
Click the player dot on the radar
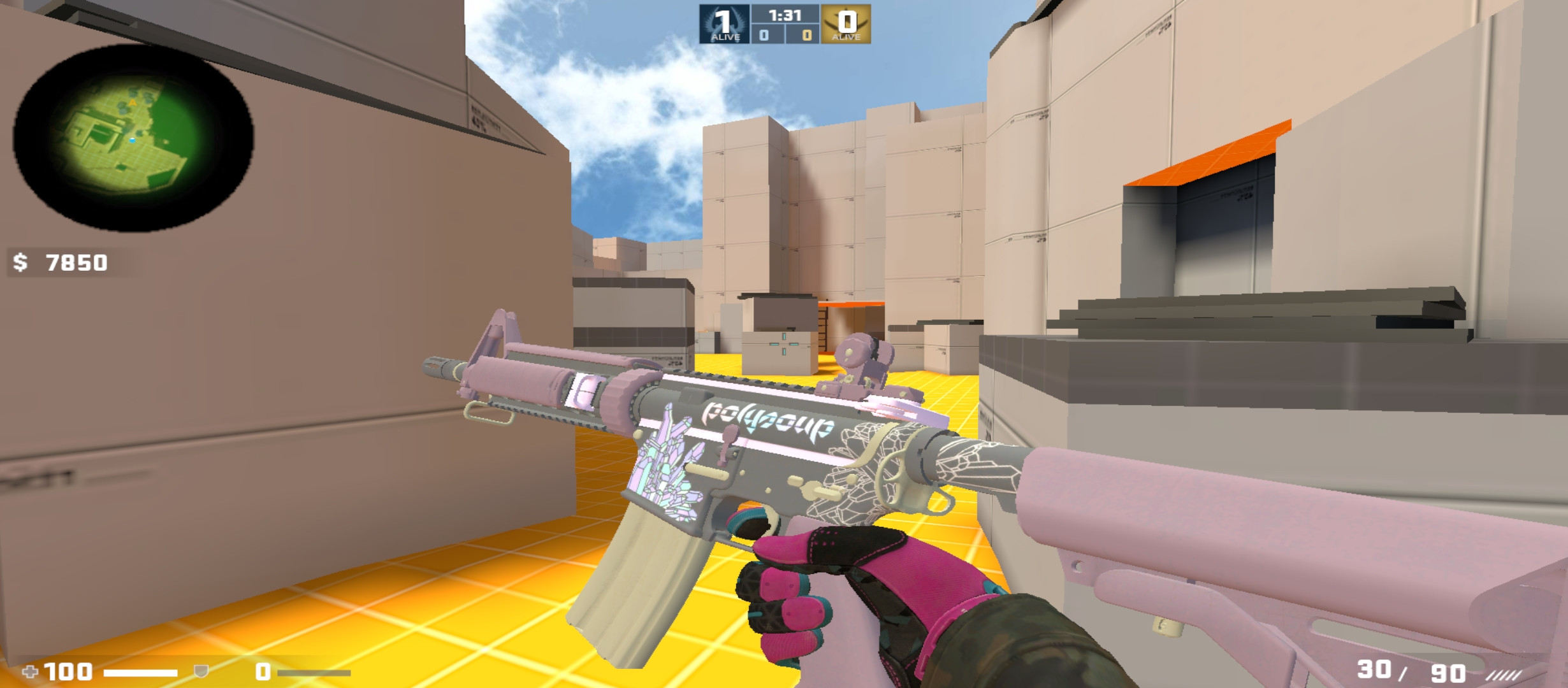[x=133, y=140]
